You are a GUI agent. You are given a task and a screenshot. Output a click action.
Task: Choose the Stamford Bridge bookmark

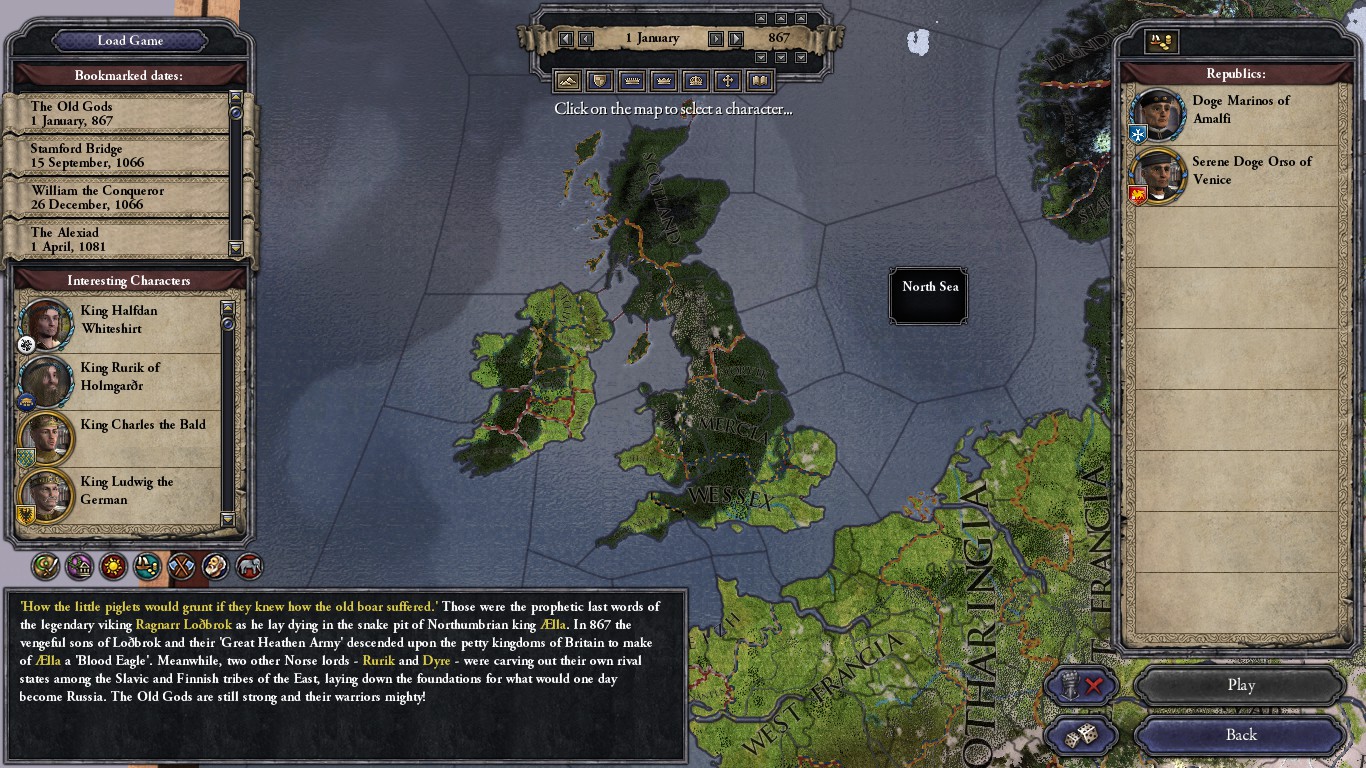tap(120, 156)
